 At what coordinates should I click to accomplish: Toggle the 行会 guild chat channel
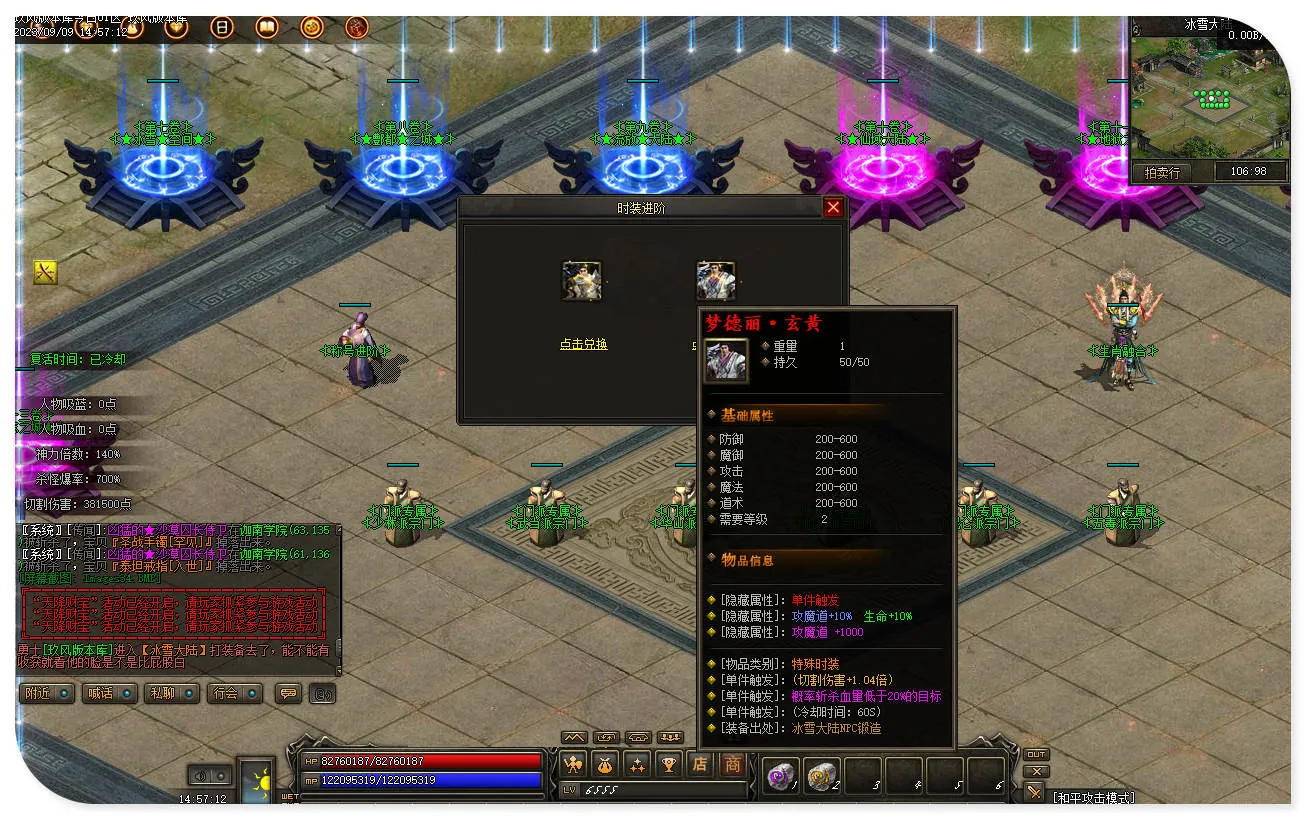pos(234,693)
